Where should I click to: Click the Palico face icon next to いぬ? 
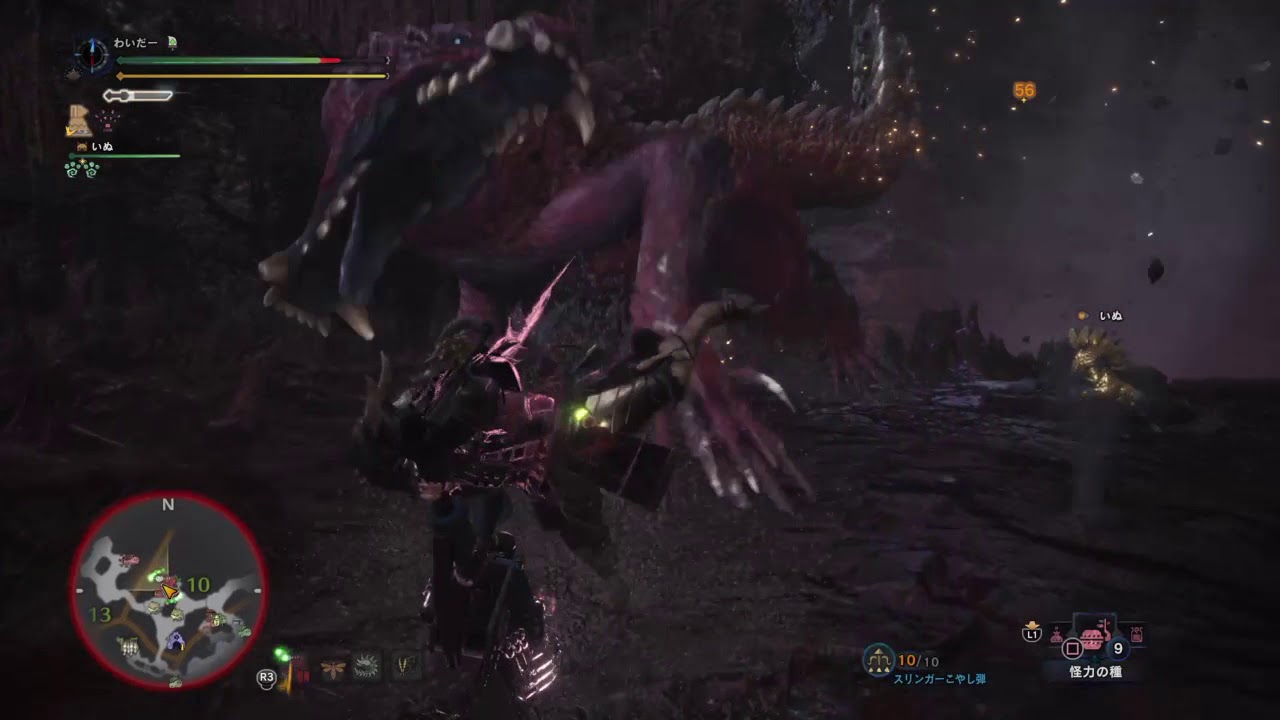[81, 146]
